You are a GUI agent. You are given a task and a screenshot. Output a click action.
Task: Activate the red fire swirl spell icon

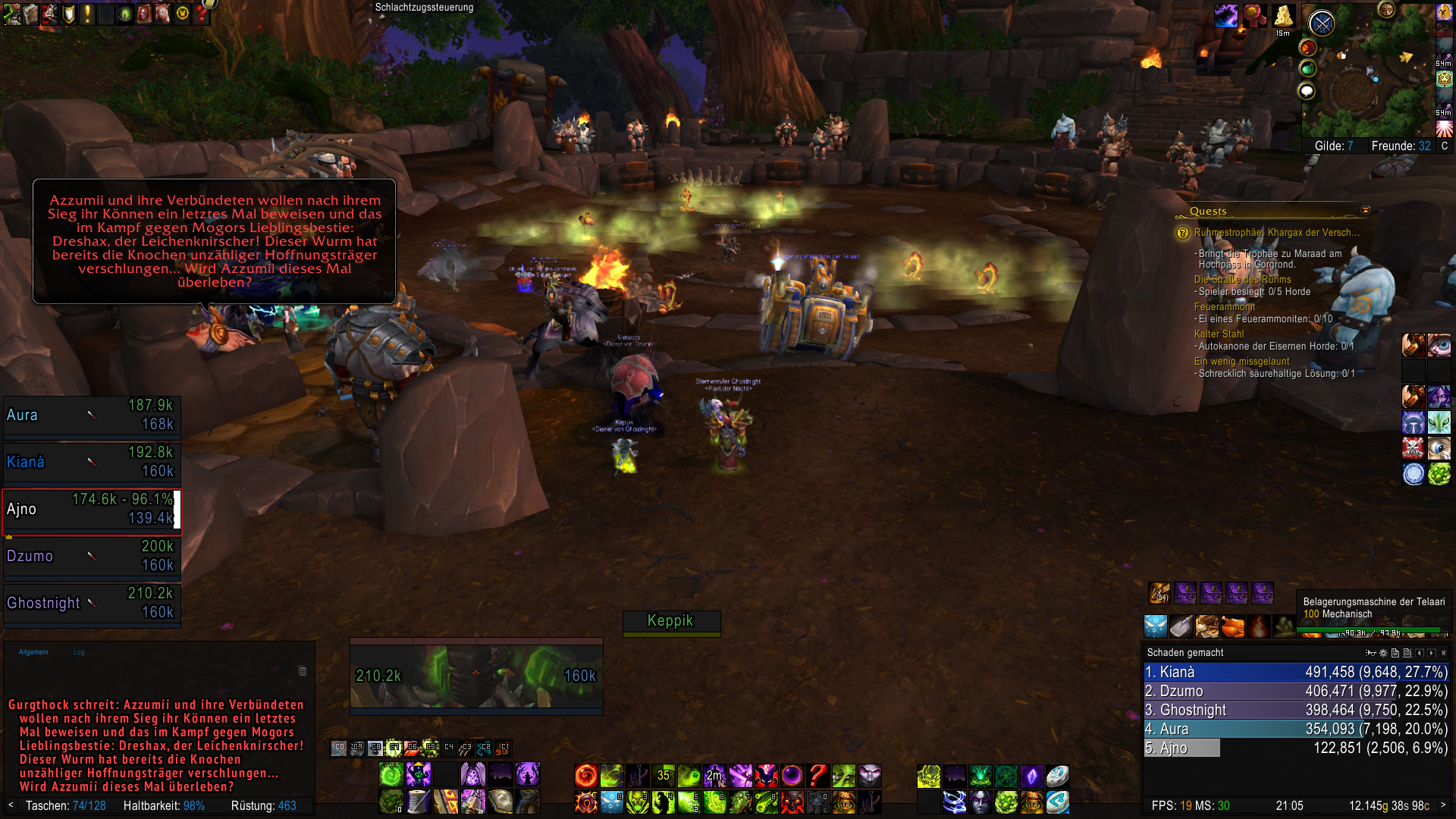coord(585,775)
